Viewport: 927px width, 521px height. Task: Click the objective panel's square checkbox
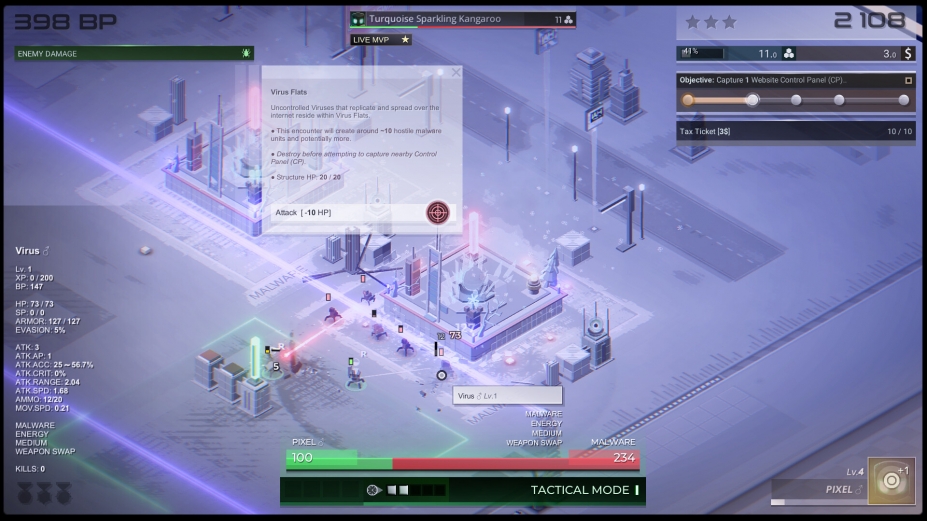coord(908,80)
